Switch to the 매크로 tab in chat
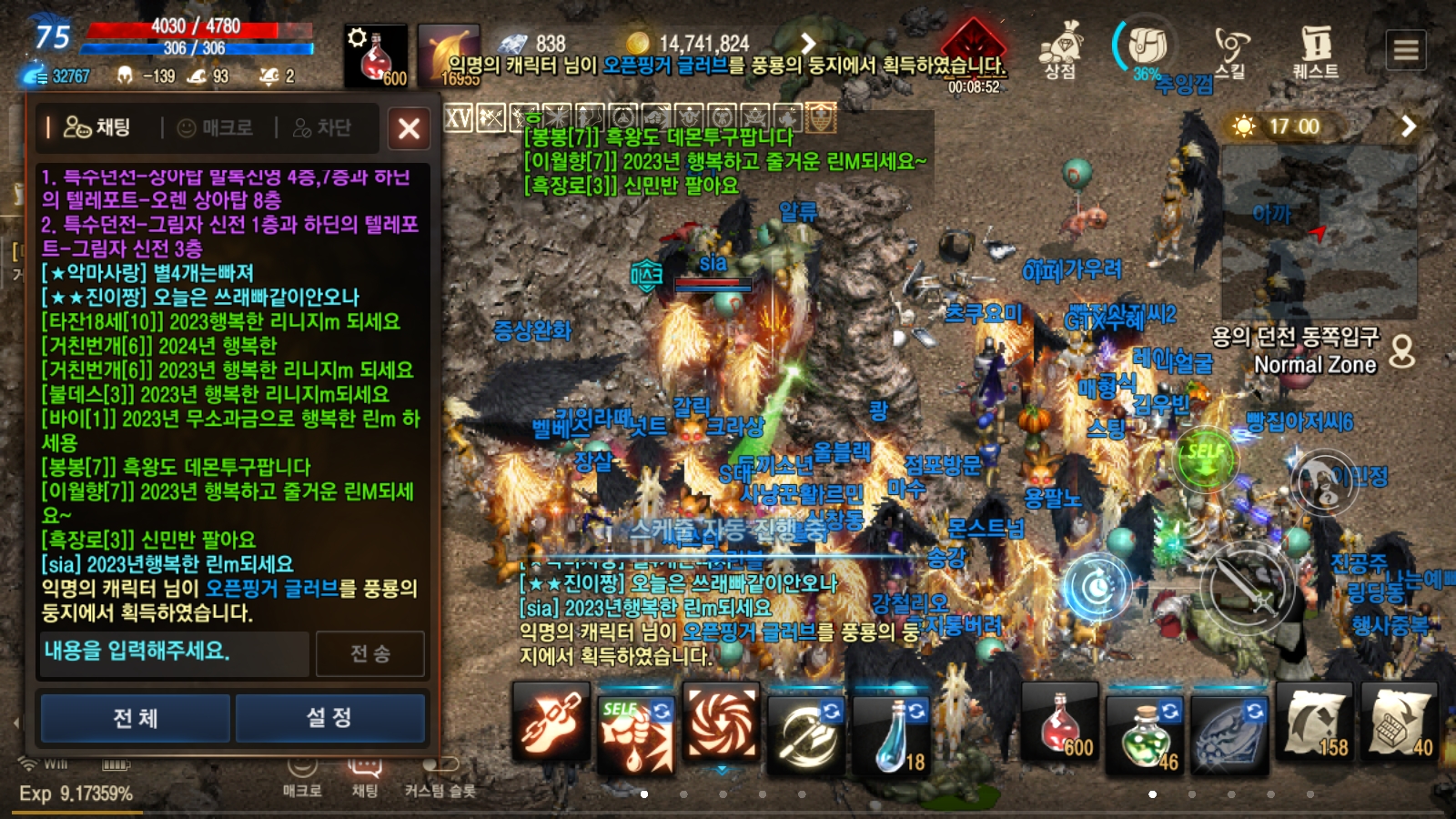 (x=216, y=128)
